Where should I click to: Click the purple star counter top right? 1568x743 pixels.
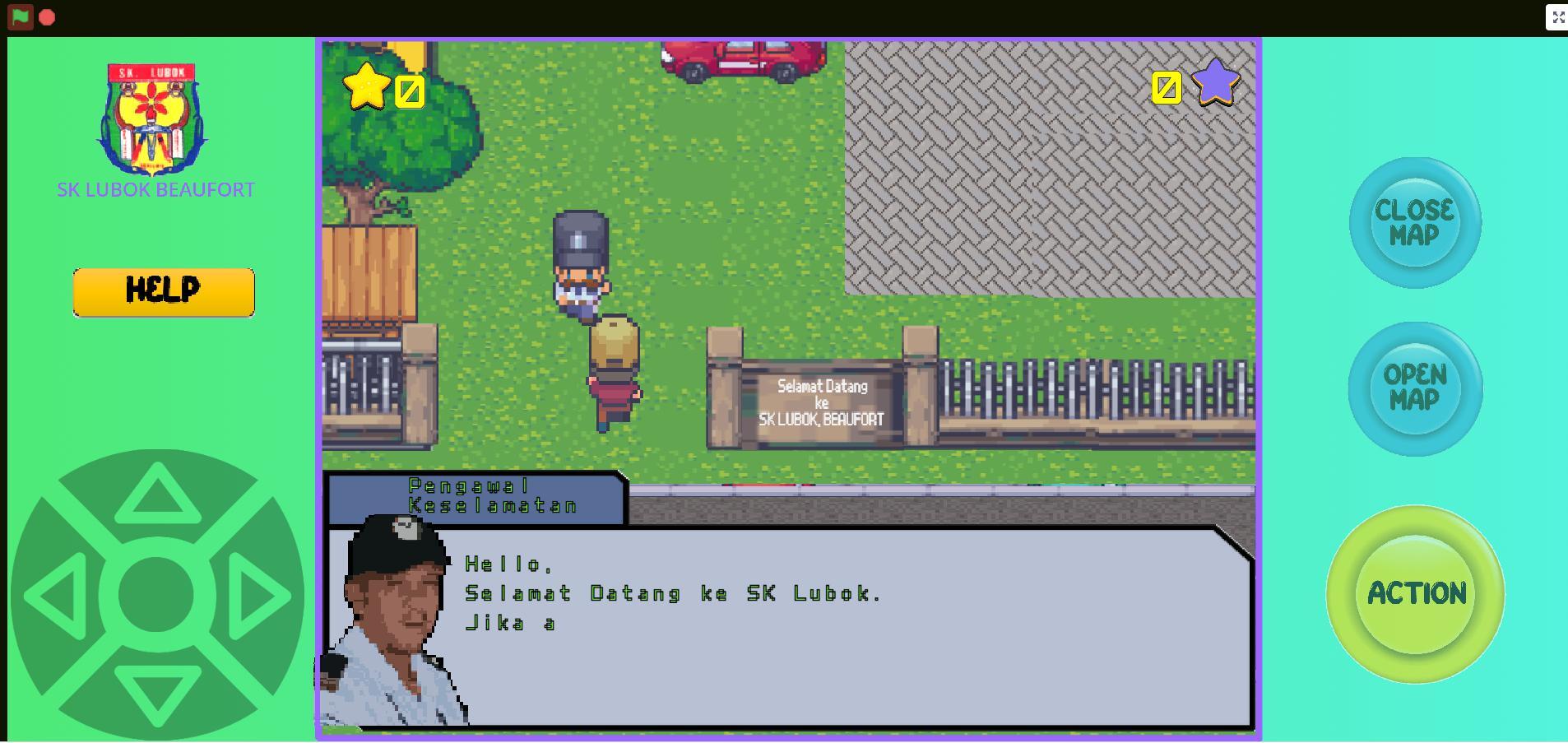click(x=1217, y=81)
